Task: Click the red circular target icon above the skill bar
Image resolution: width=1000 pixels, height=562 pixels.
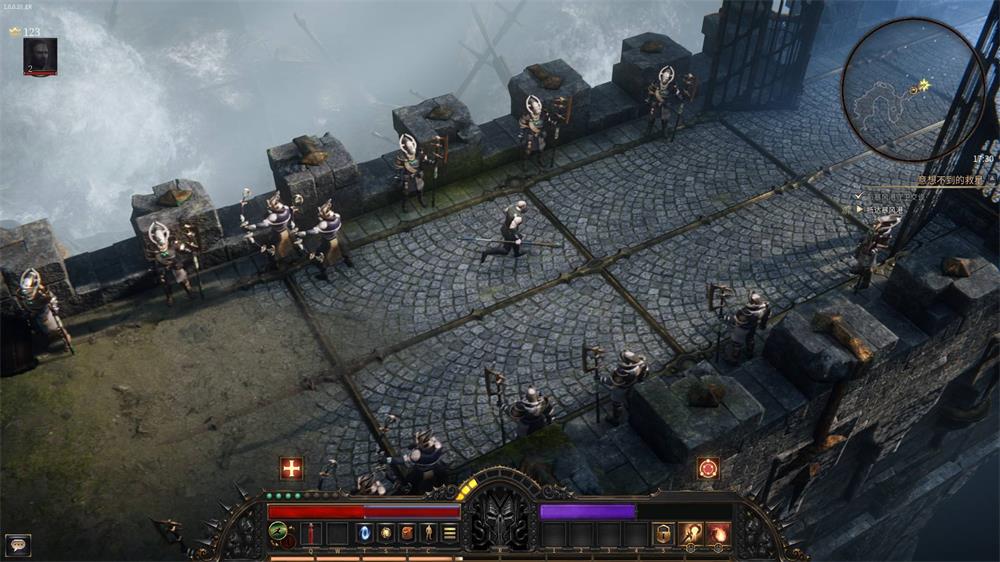Action: click(x=708, y=468)
